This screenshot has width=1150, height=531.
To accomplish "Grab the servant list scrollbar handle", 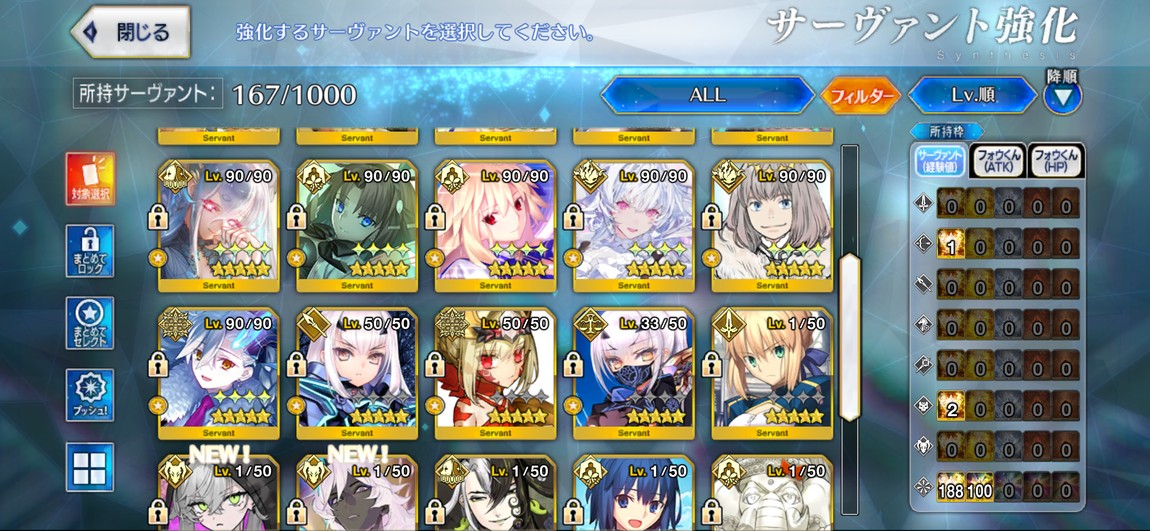I will [849, 337].
